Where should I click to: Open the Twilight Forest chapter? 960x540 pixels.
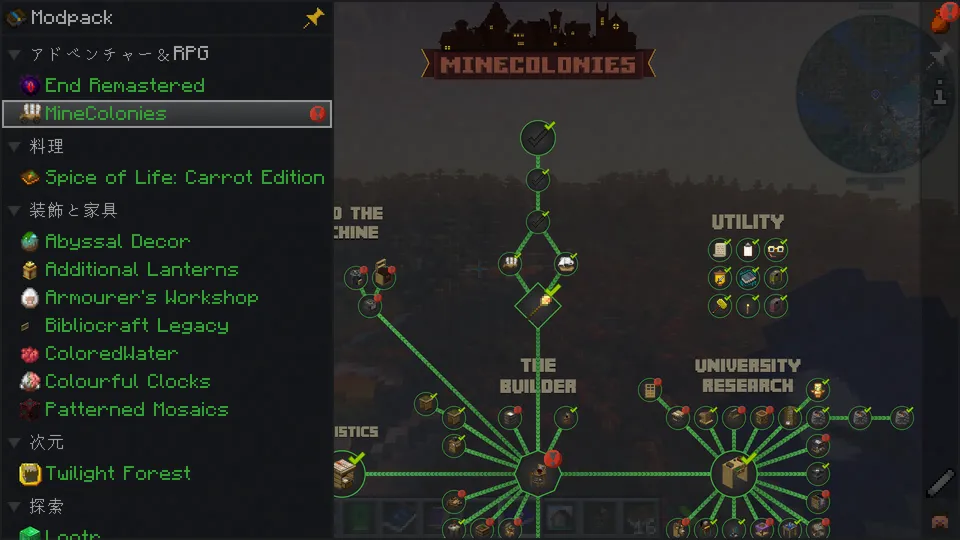[x=117, y=474]
